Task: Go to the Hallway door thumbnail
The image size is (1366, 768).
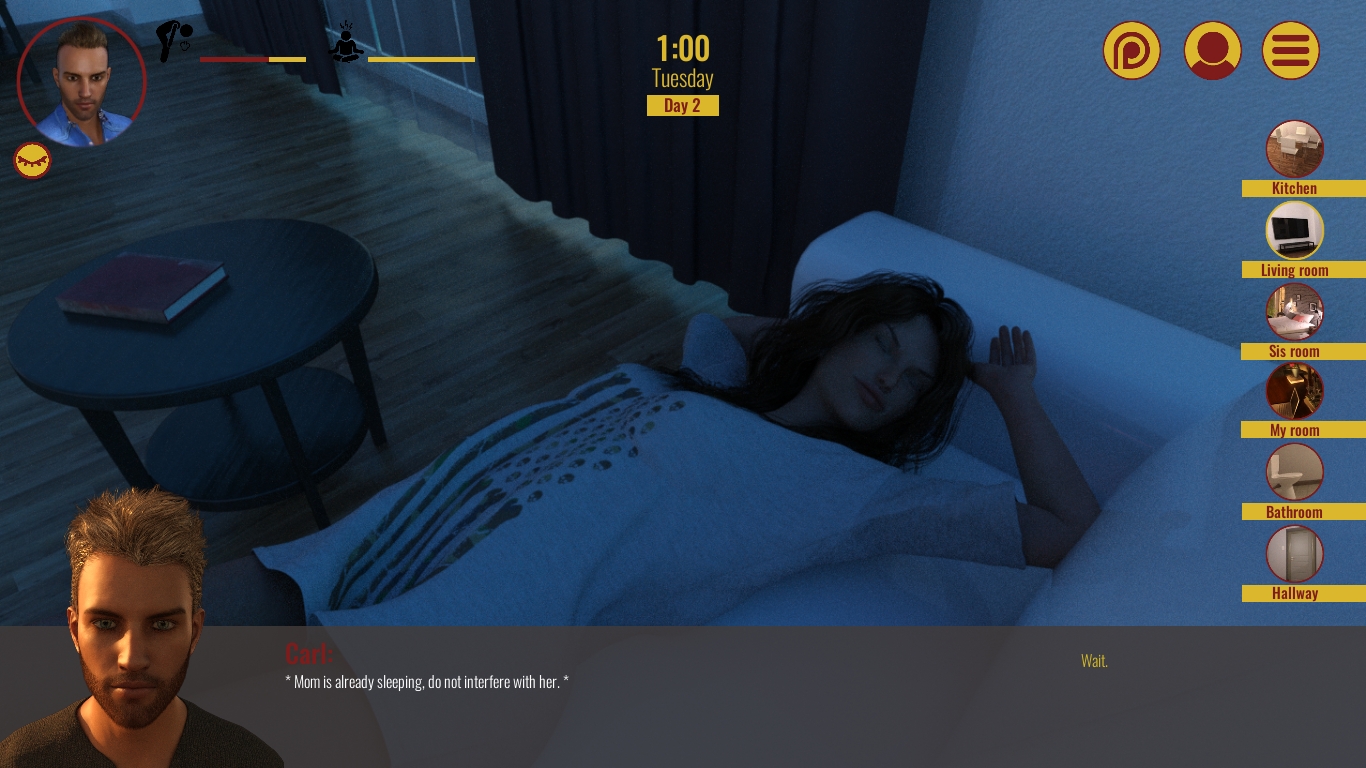Action: click(1294, 553)
